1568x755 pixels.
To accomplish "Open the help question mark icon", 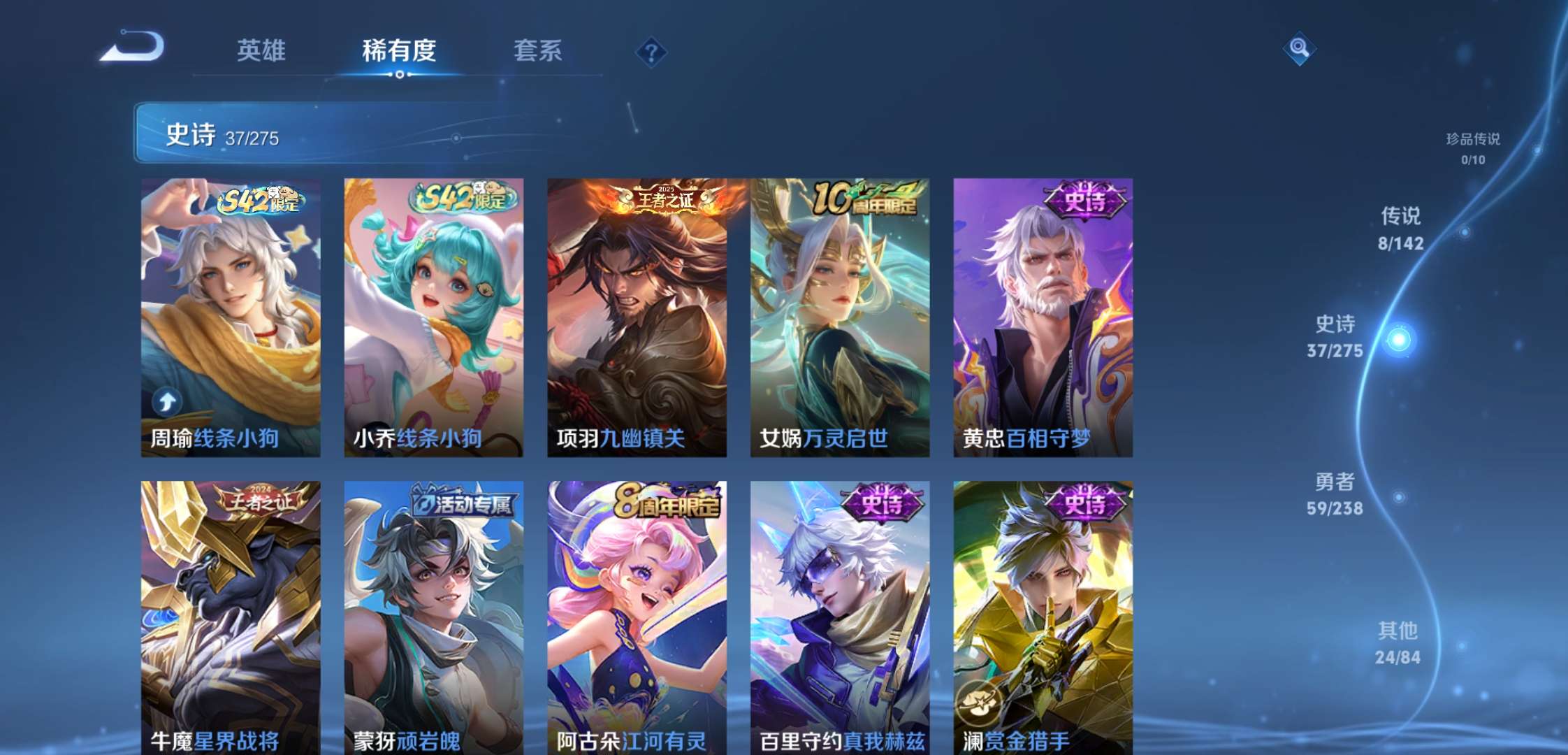I will pos(650,50).
